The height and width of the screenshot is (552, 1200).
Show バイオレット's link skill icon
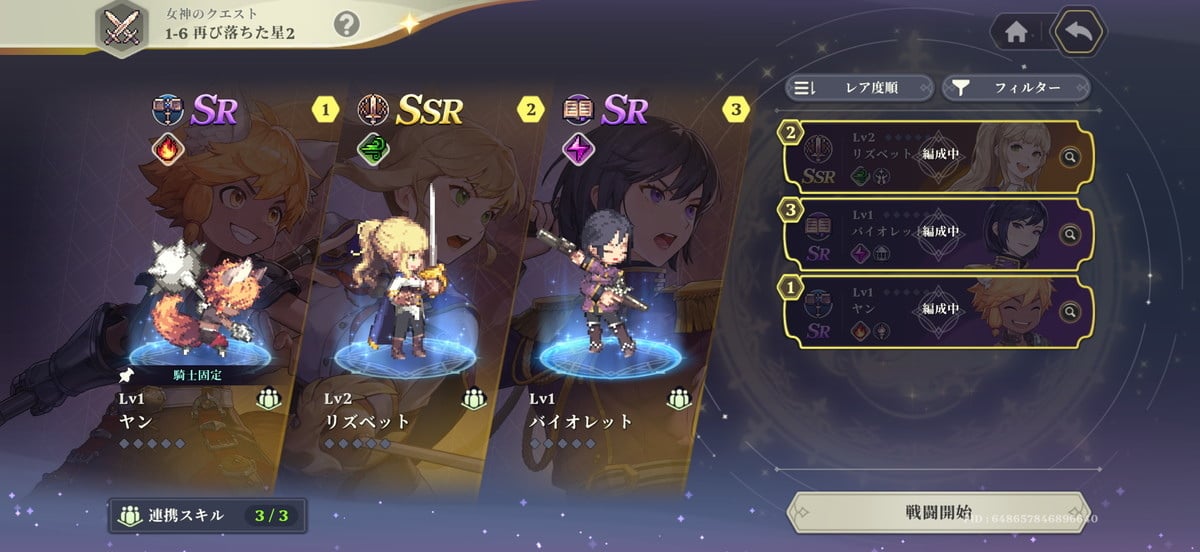680,398
